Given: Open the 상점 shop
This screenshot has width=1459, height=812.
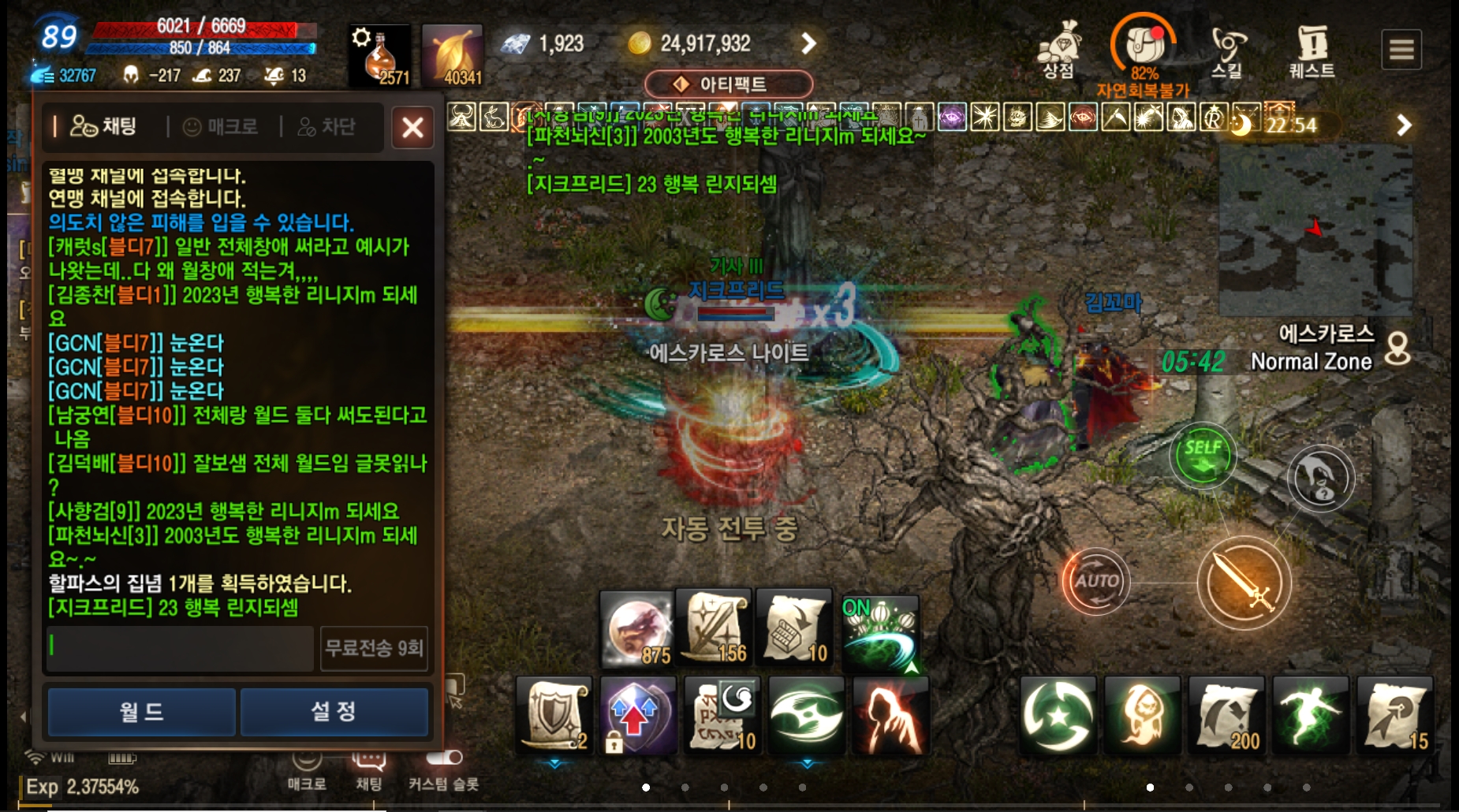Looking at the screenshot, I should point(1059,50).
